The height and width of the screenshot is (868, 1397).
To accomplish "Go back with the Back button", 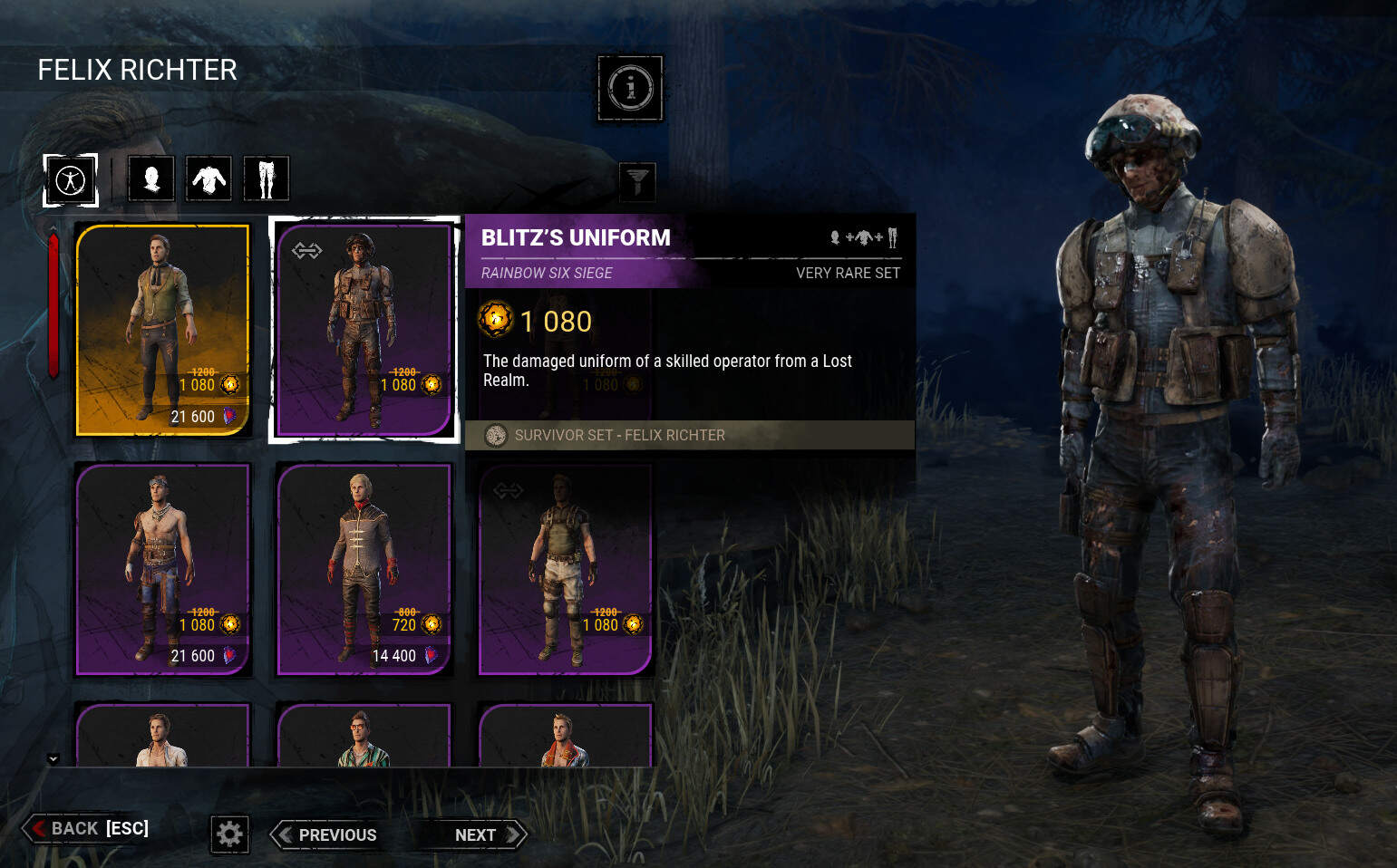I will click(88, 828).
